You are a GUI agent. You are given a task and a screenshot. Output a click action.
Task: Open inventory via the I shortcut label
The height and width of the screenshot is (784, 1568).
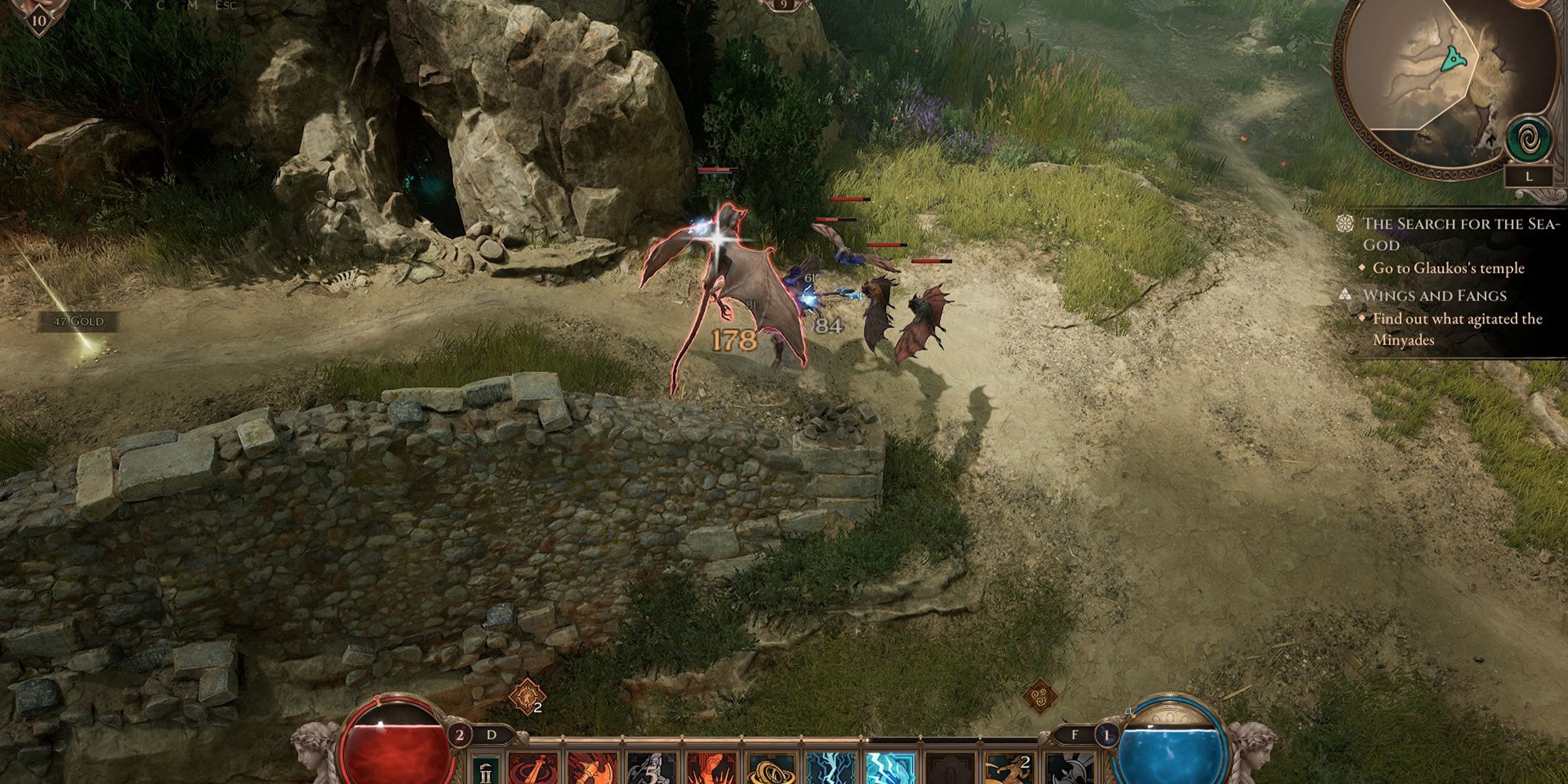coord(95,5)
